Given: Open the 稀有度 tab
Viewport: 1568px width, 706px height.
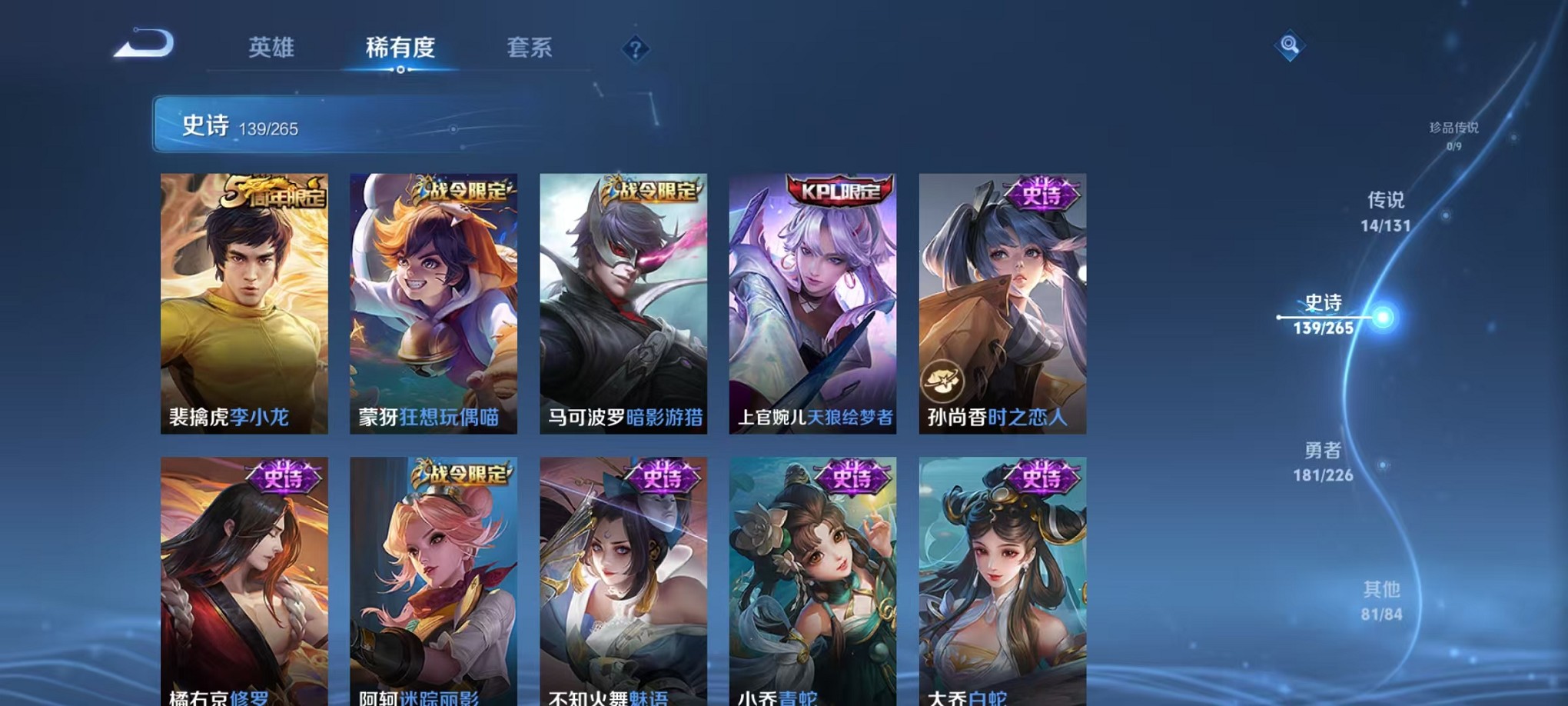Looking at the screenshot, I should pos(401,48).
